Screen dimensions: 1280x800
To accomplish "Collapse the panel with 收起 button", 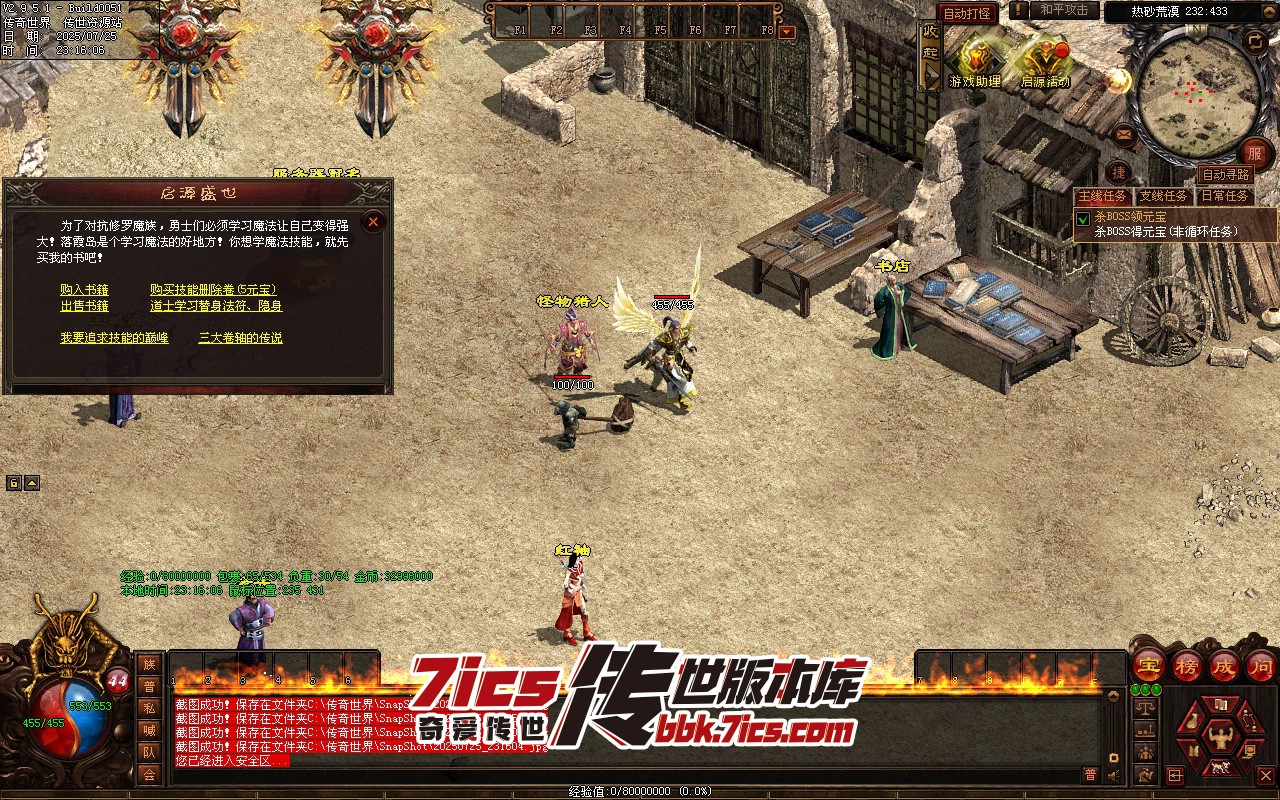I will point(930,52).
